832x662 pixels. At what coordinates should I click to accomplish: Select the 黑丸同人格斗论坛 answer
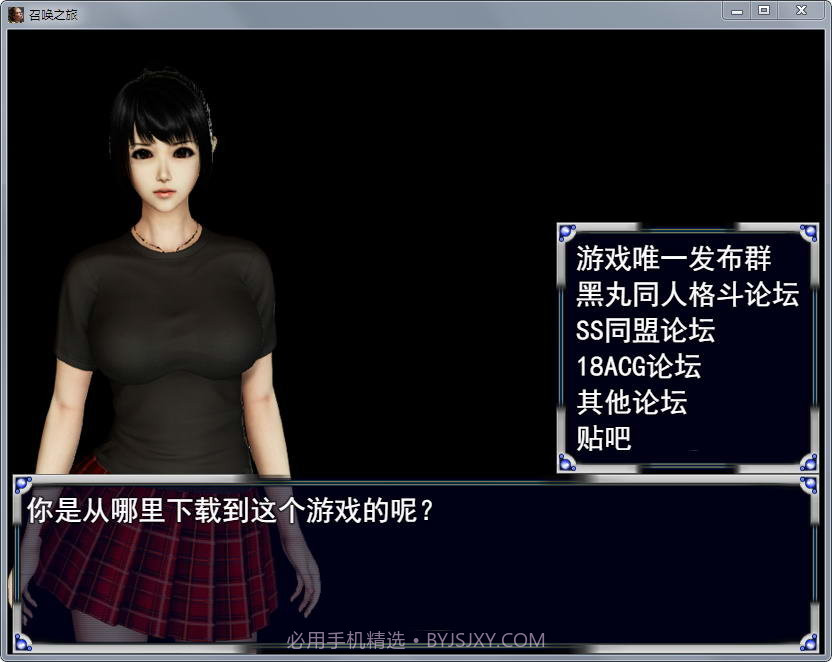coord(687,295)
